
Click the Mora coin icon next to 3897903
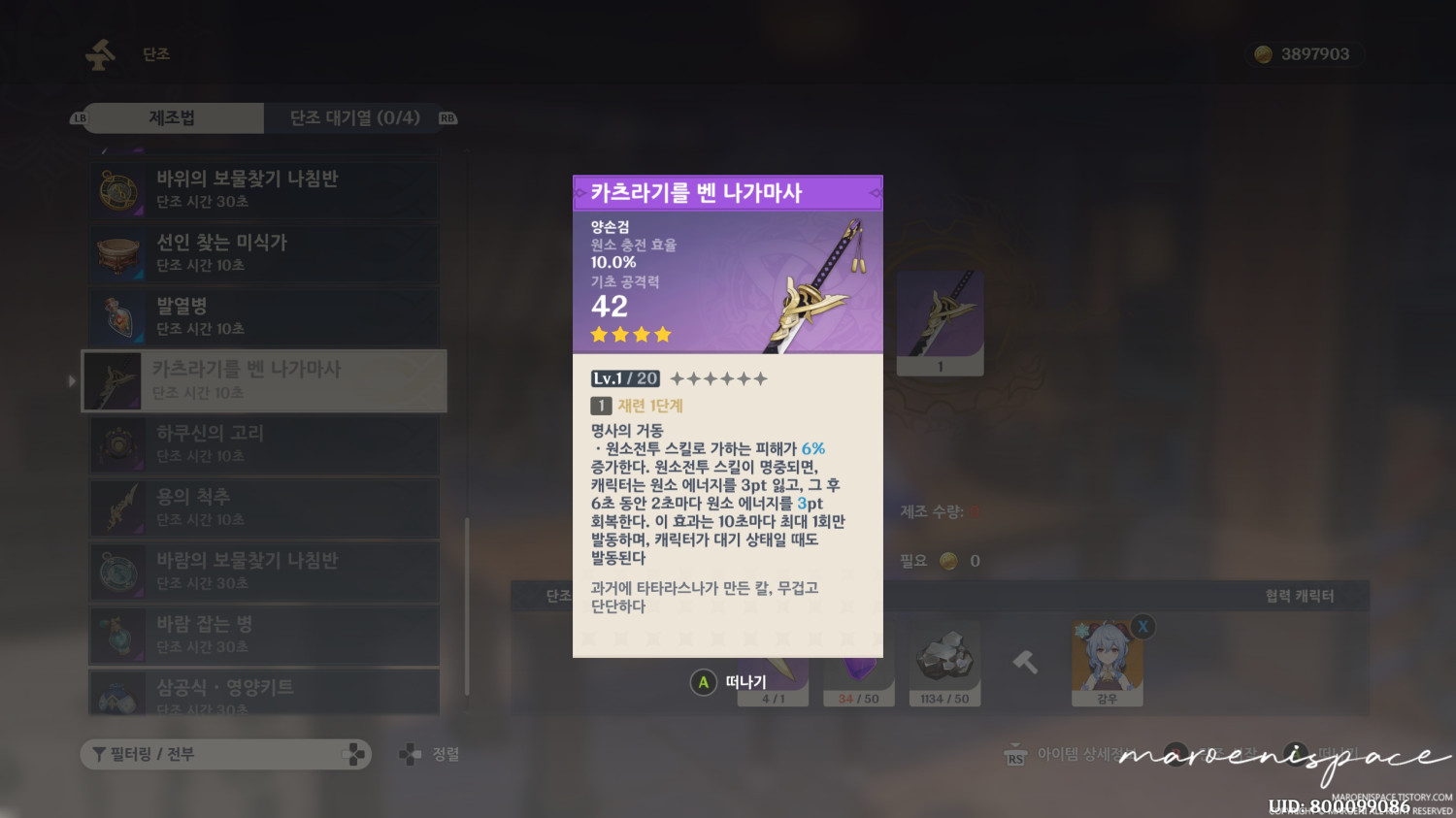pyautogui.click(x=1262, y=54)
